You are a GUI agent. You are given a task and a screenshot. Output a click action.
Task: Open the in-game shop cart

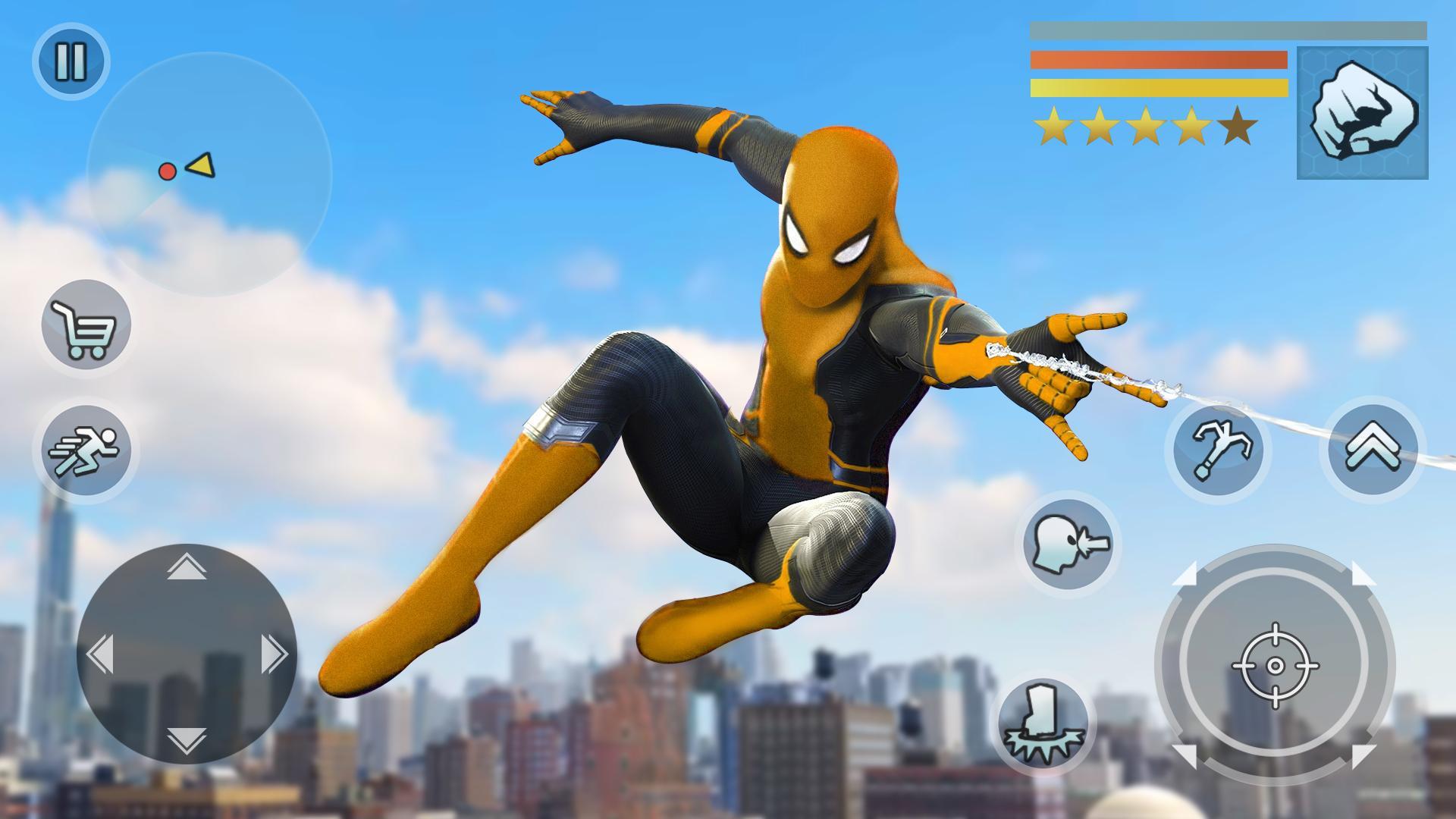(x=83, y=326)
